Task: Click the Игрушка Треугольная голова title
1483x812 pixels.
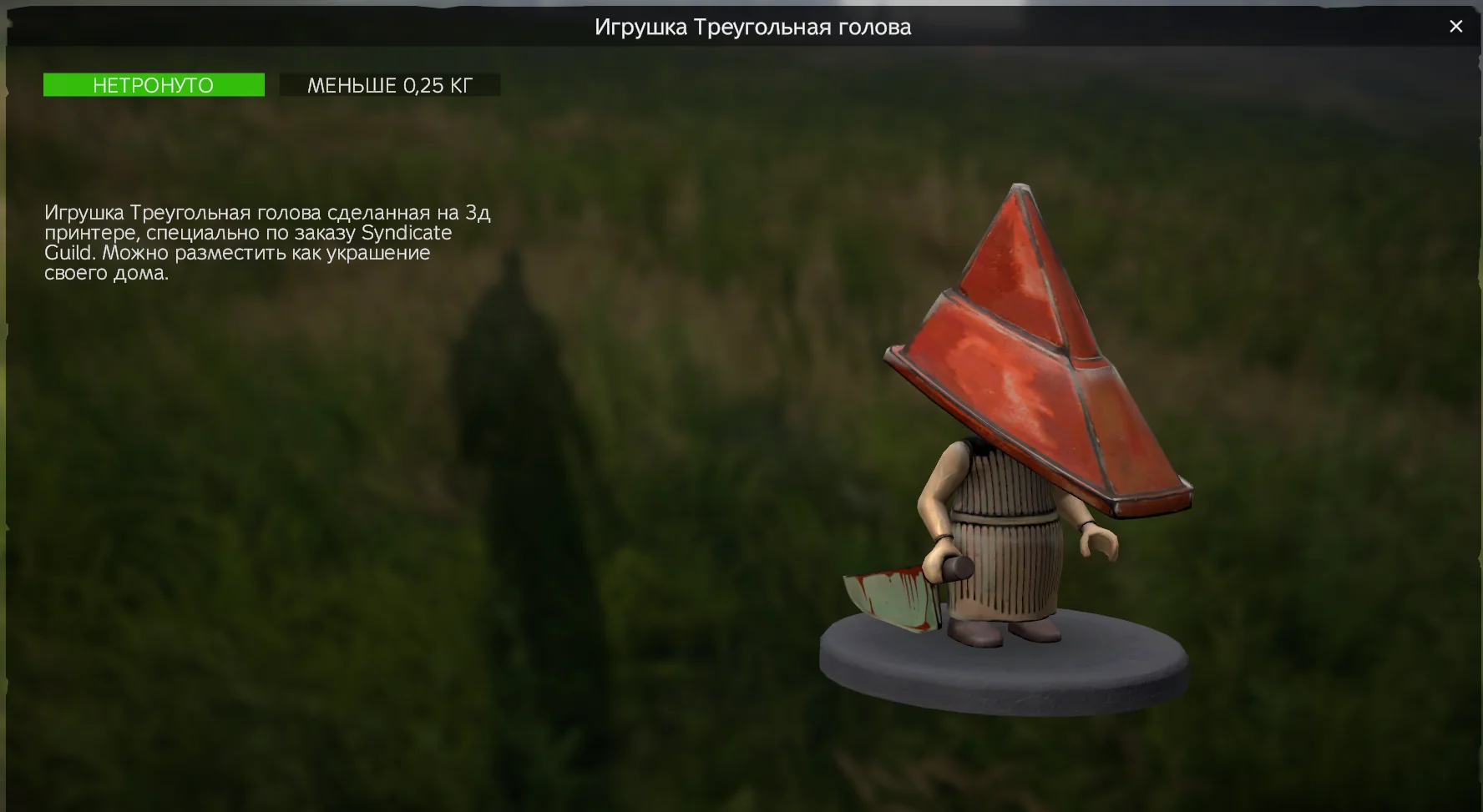Action: [x=752, y=27]
